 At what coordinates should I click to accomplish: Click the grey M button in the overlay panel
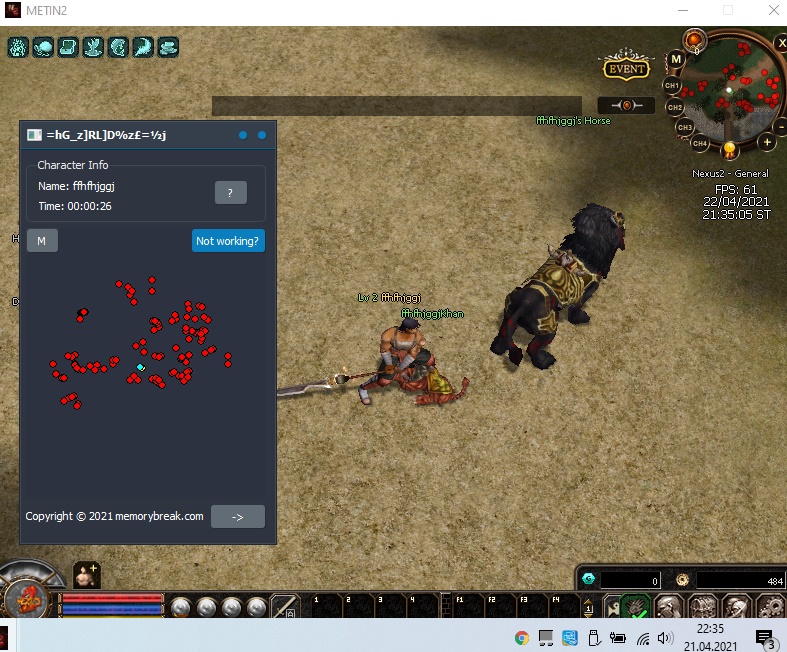pyautogui.click(x=42, y=241)
